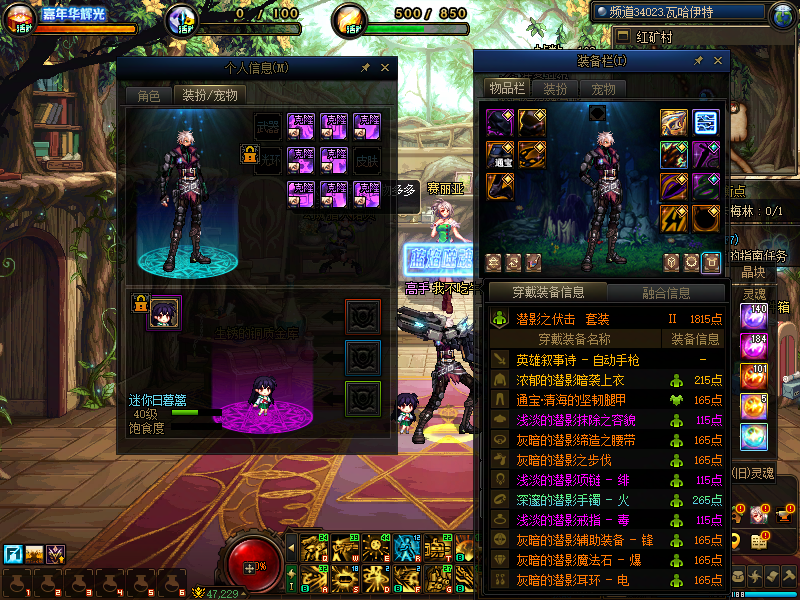This screenshot has width=800, height=600.
Task: Close the 个人信息 character info window
Action: click(386, 68)
